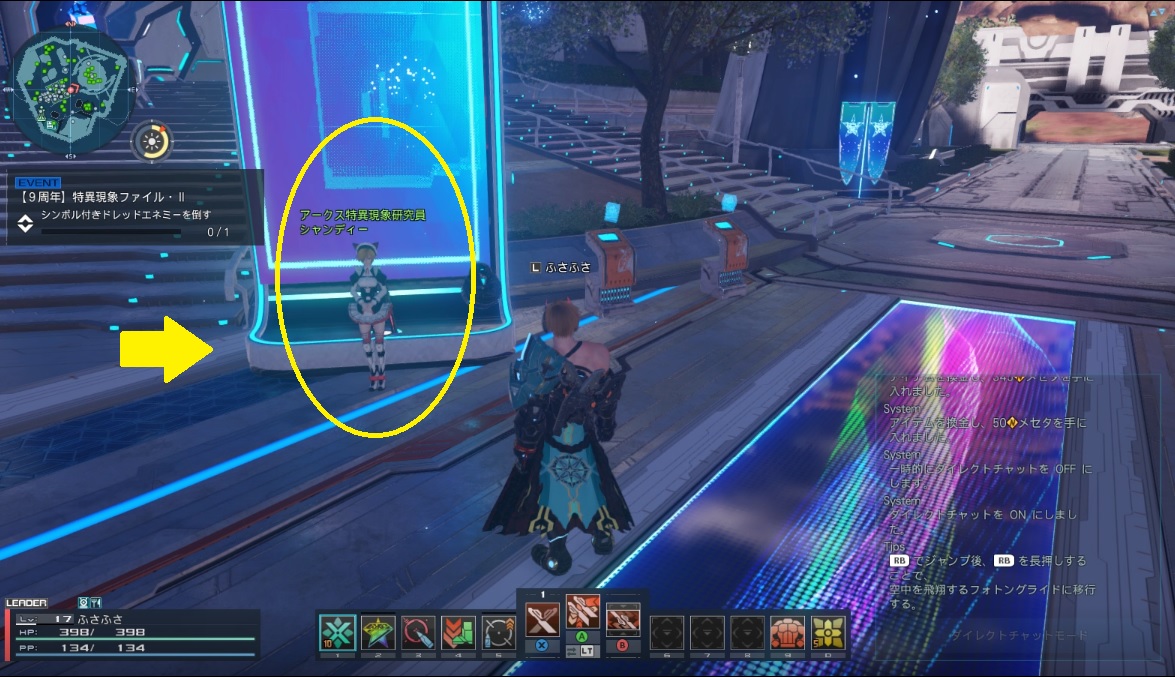
Task: Use the orange armor icon in slot 9
Action: (x=788, y=632)
